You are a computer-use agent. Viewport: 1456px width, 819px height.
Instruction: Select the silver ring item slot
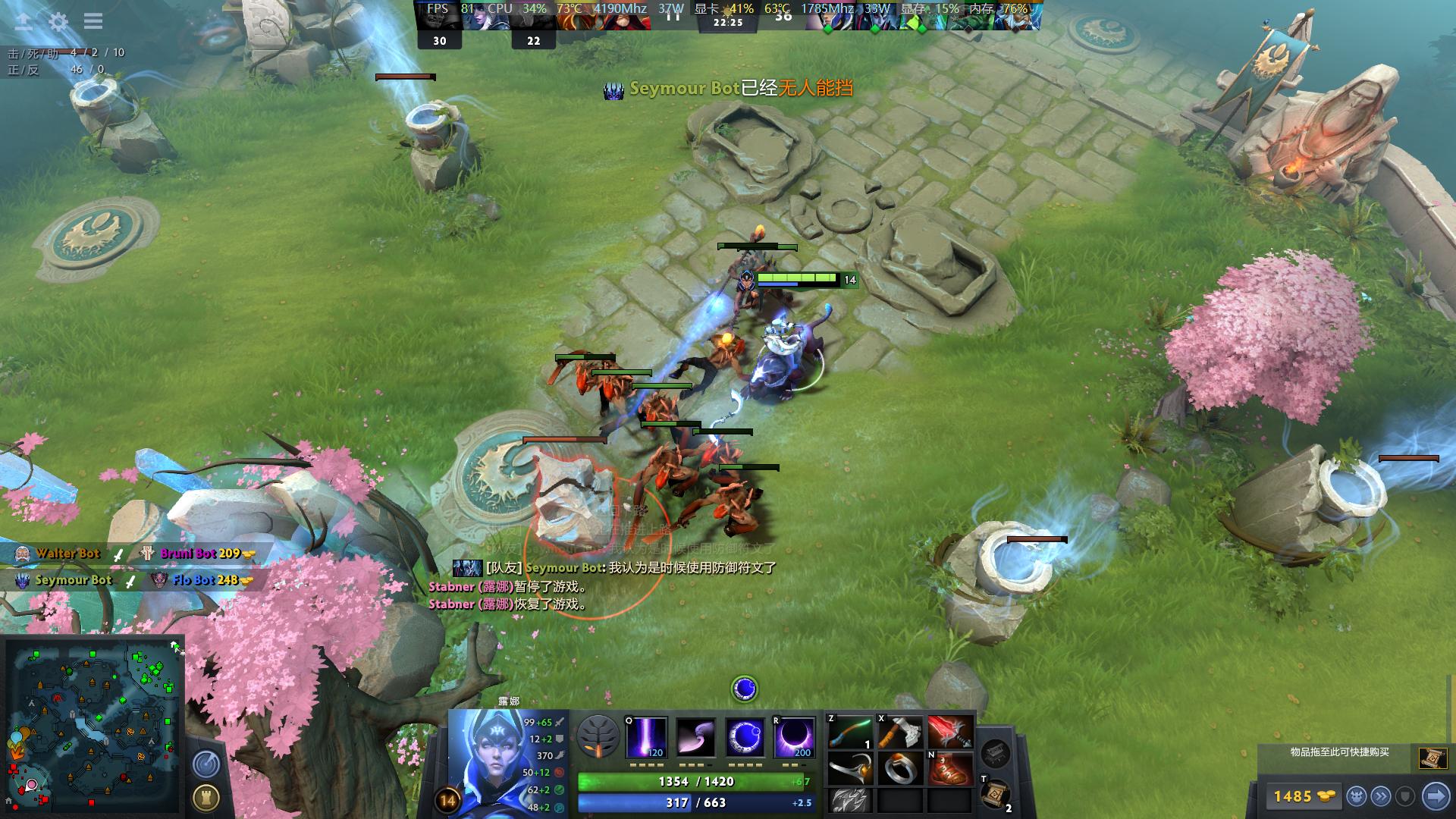[x=900, y=768]
